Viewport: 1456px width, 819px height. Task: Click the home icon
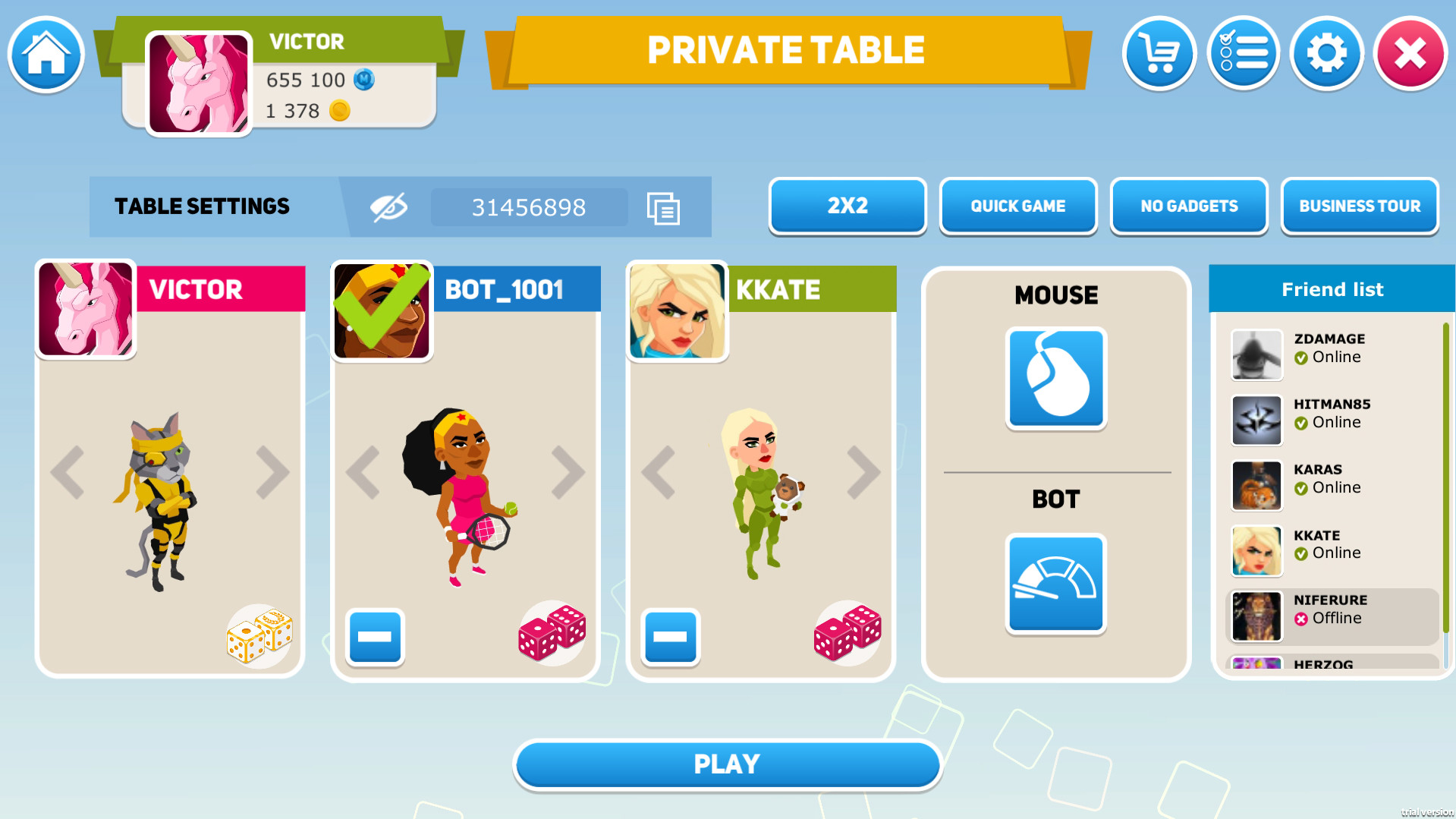coord(45,54)
